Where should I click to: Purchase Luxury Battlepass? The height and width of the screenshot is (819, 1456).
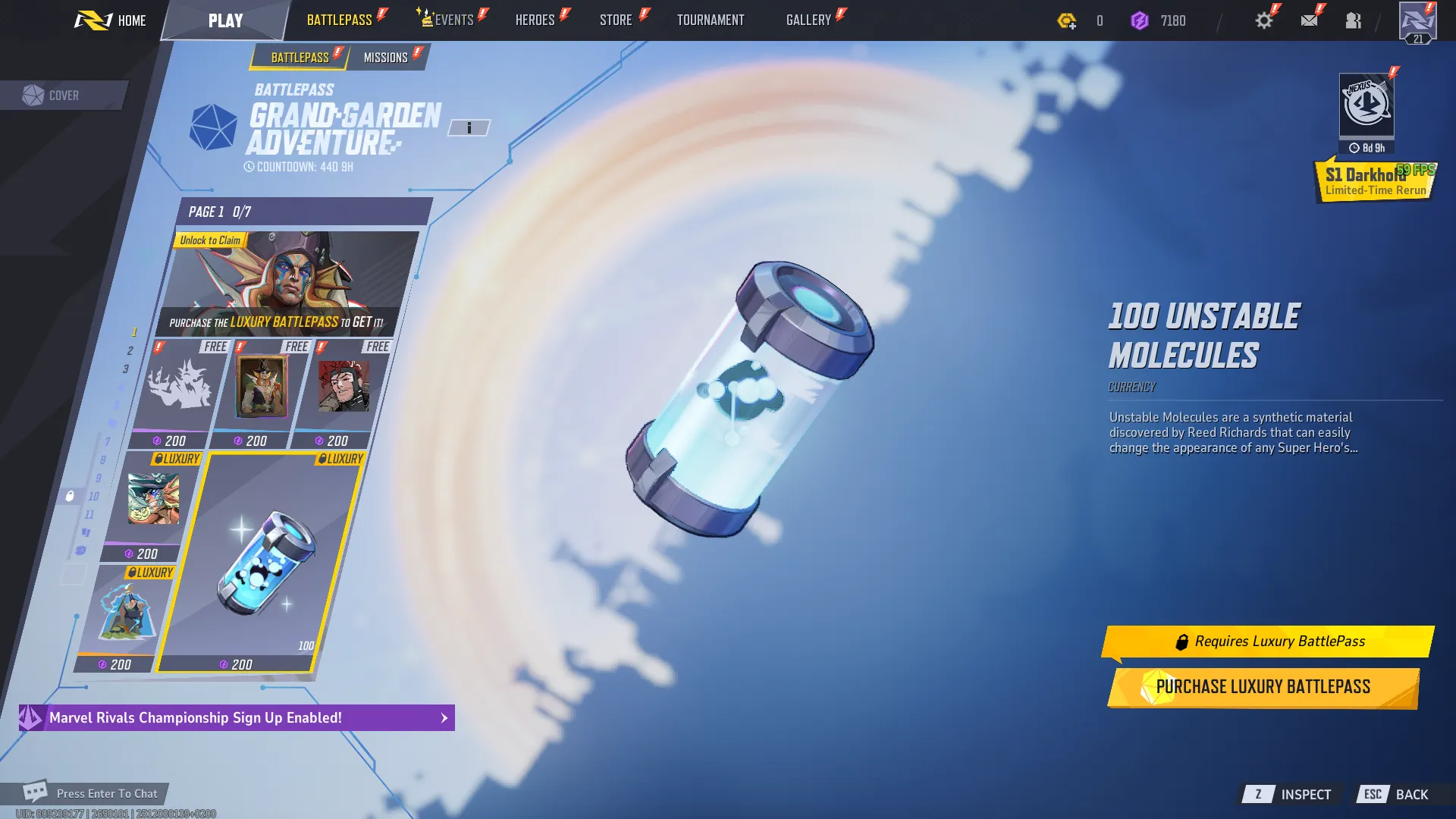1263,687
